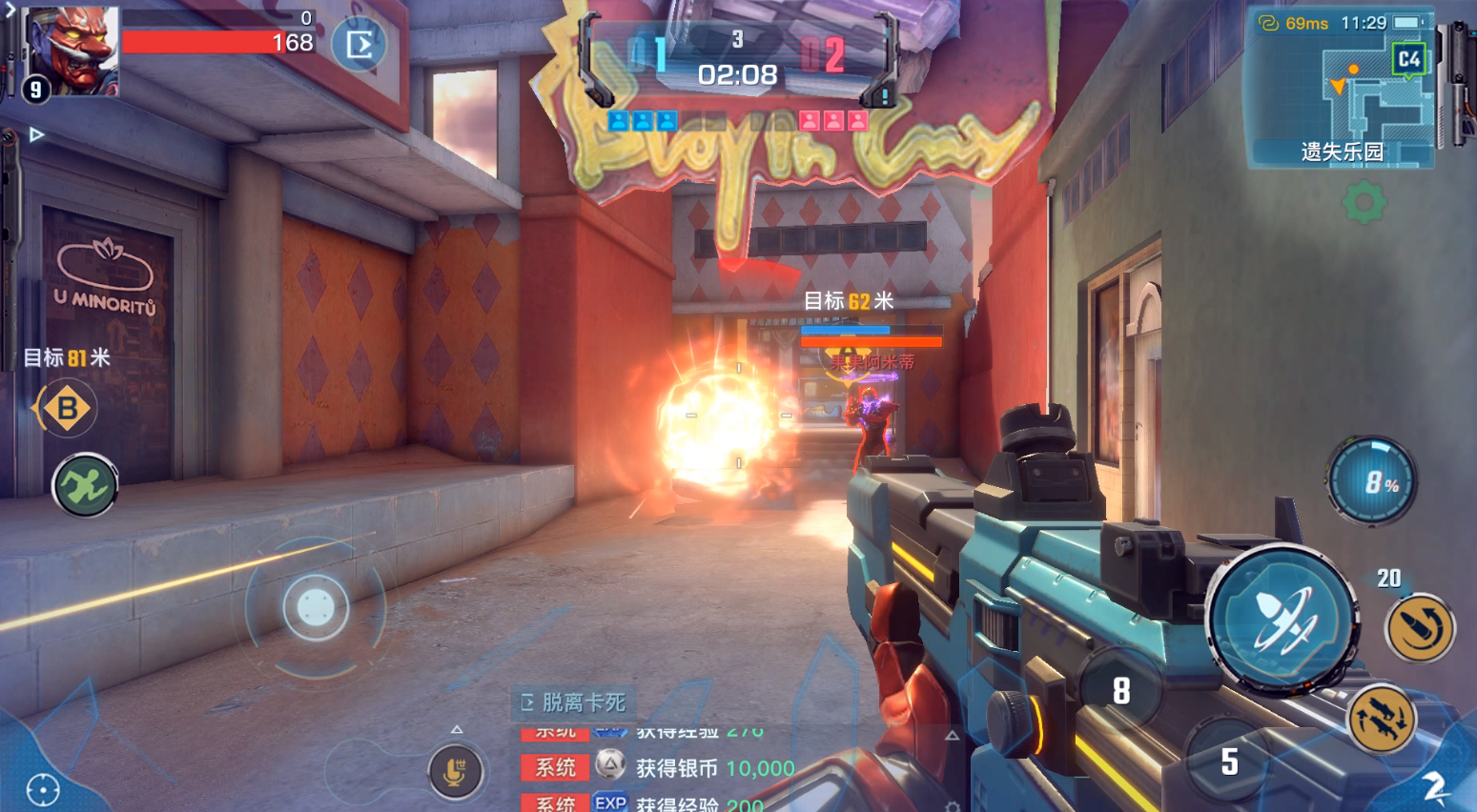The width and height of the screenshot is (1477, 812).
Task: Tap the jump arrow button at the corner
Action: [1435, 786]
